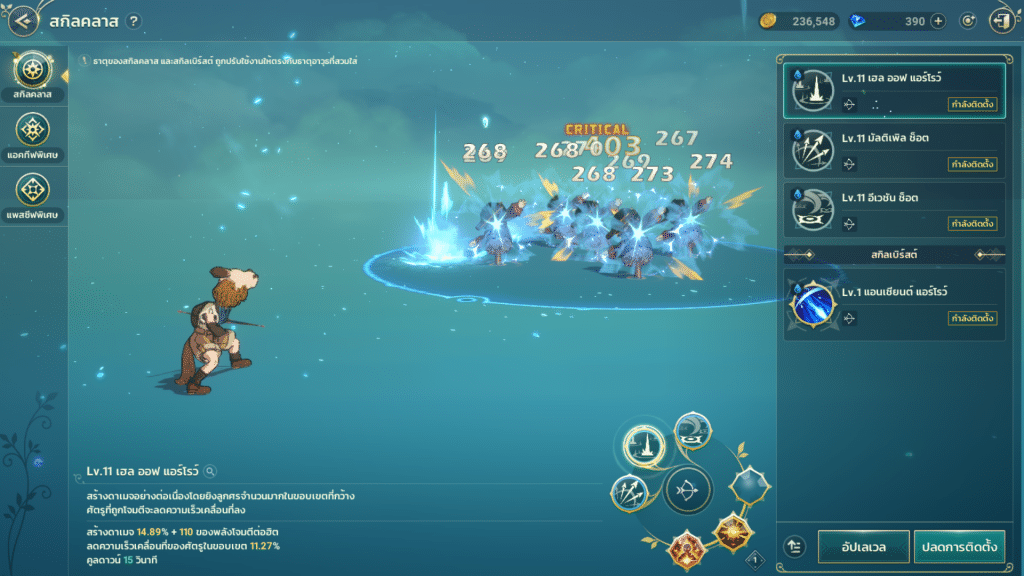Open the help question mark beside สกิลคลาส

click(134, 21)
